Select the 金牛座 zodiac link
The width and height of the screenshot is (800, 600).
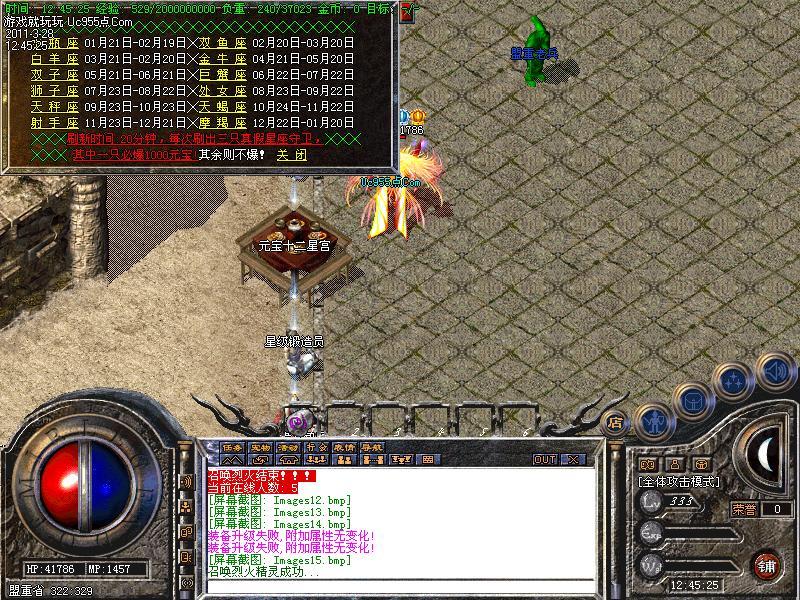click(219, 59)
